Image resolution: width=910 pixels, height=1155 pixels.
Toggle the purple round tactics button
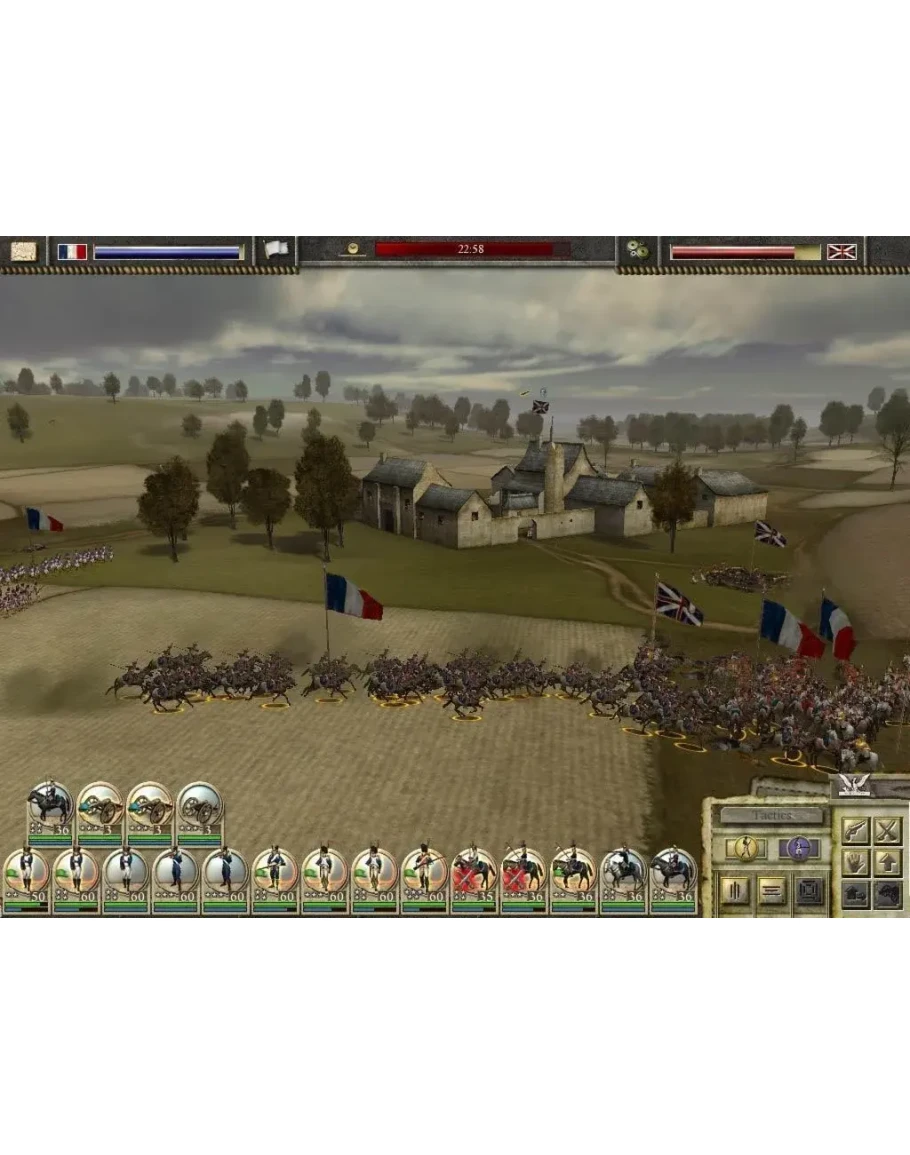click(x=798, y=848)
